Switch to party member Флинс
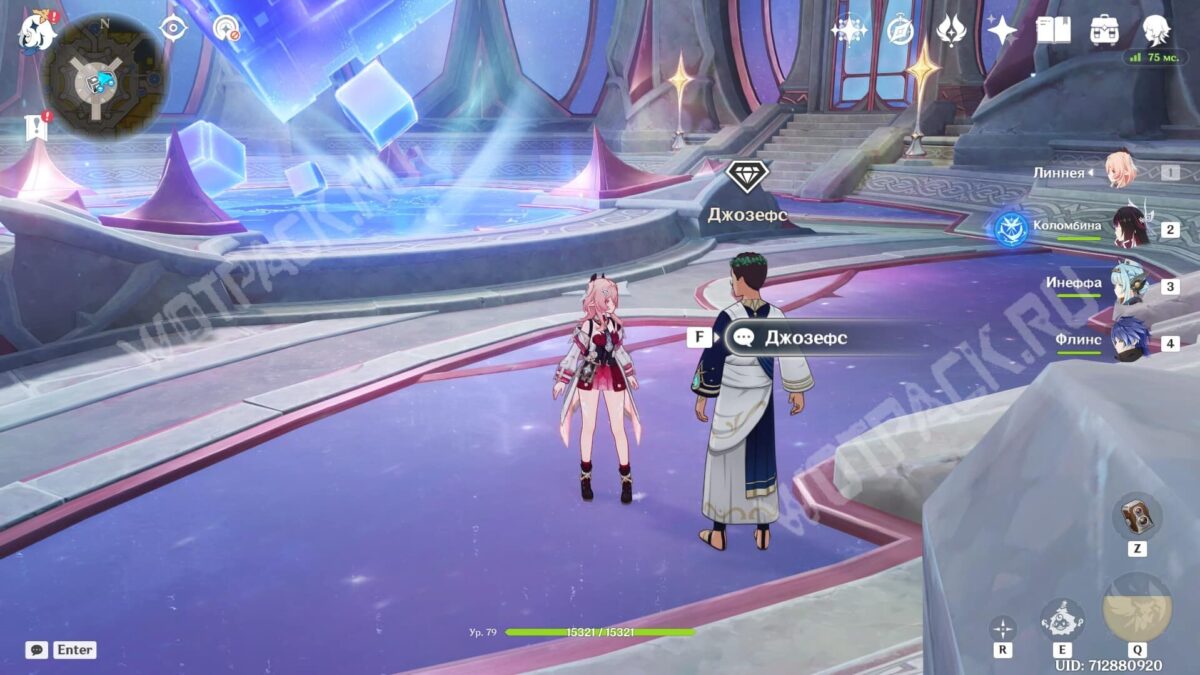 click(1128, 341)
